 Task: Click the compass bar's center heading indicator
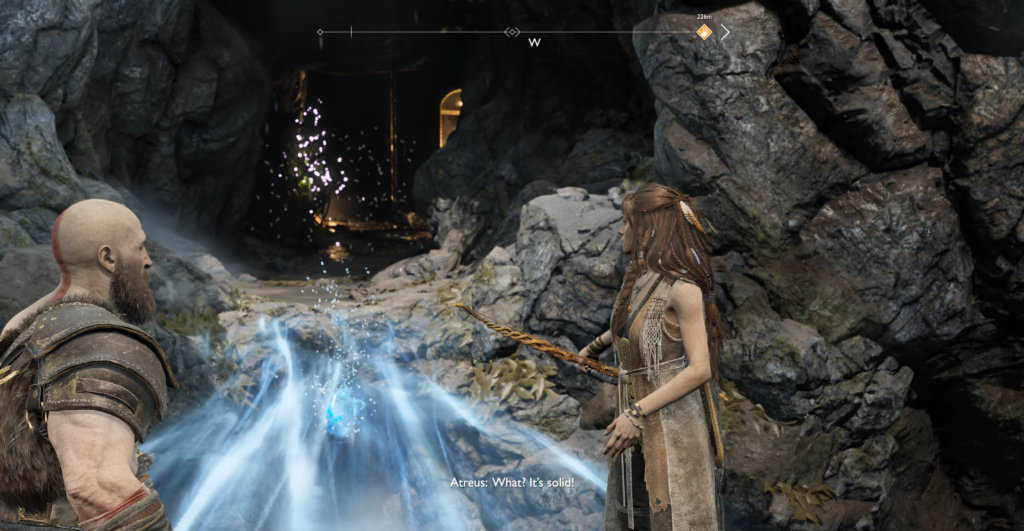pos(512,32)
